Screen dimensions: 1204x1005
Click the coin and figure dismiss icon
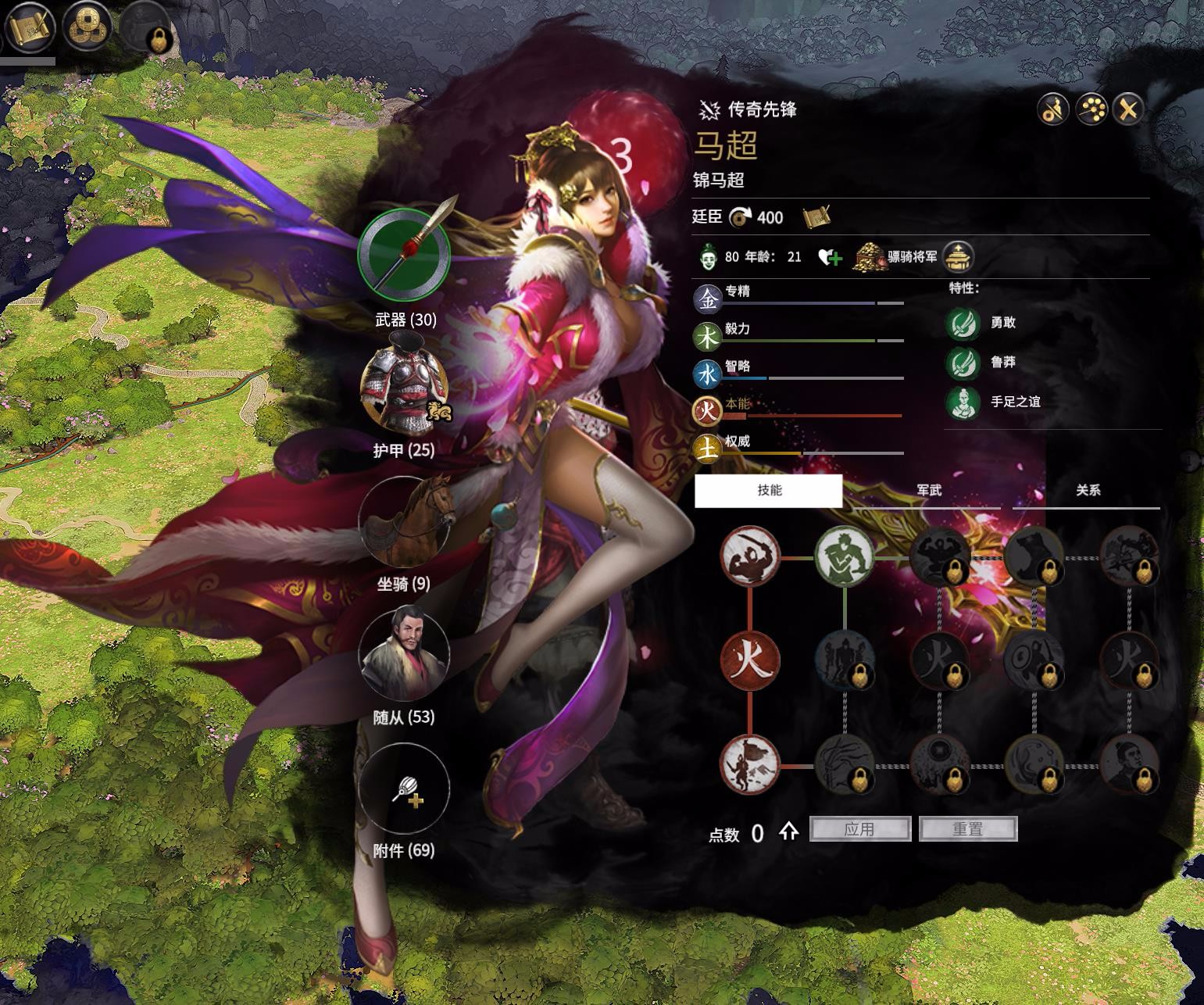point(1053,110)
